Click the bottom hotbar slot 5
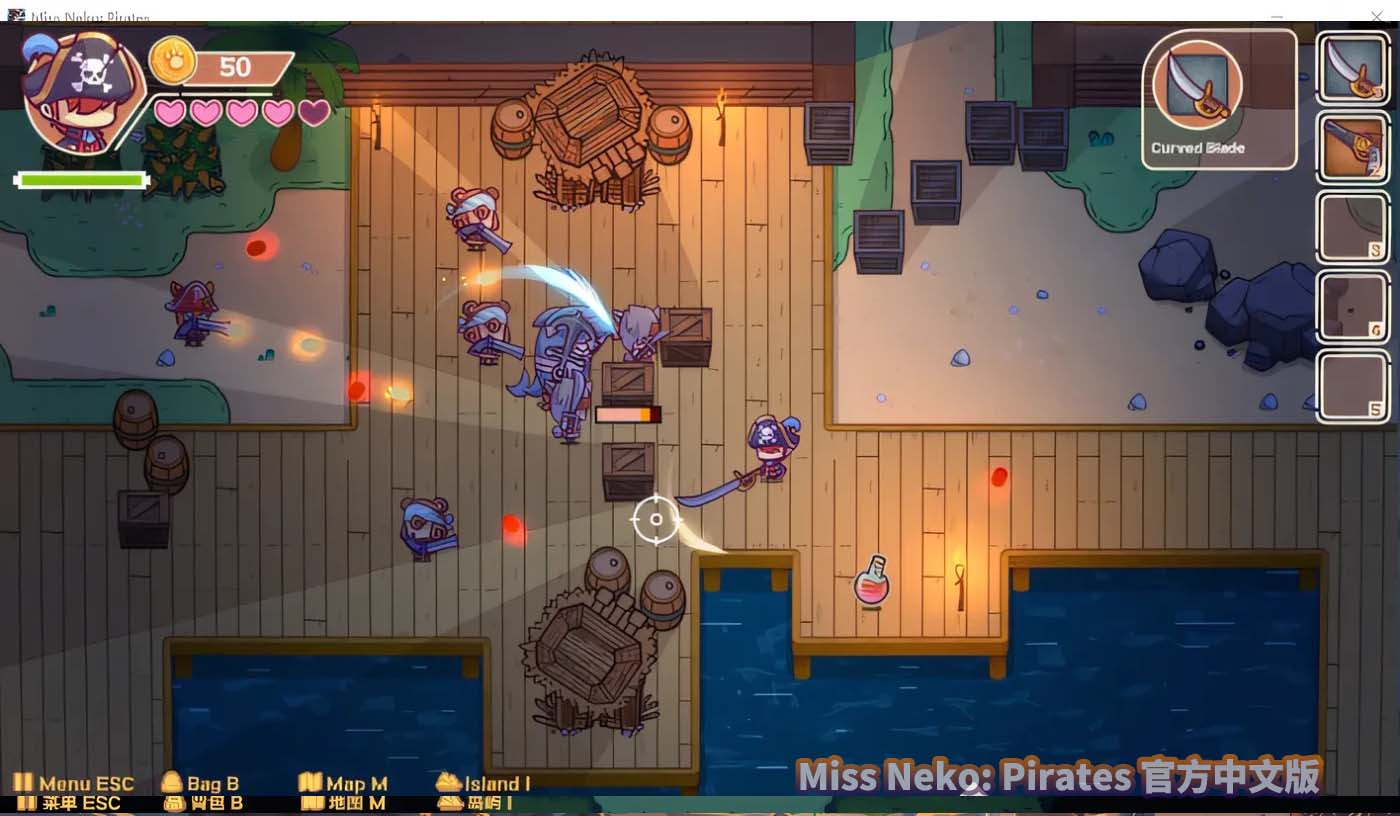Viewport: 1400px width, 816px height. 1352,385
